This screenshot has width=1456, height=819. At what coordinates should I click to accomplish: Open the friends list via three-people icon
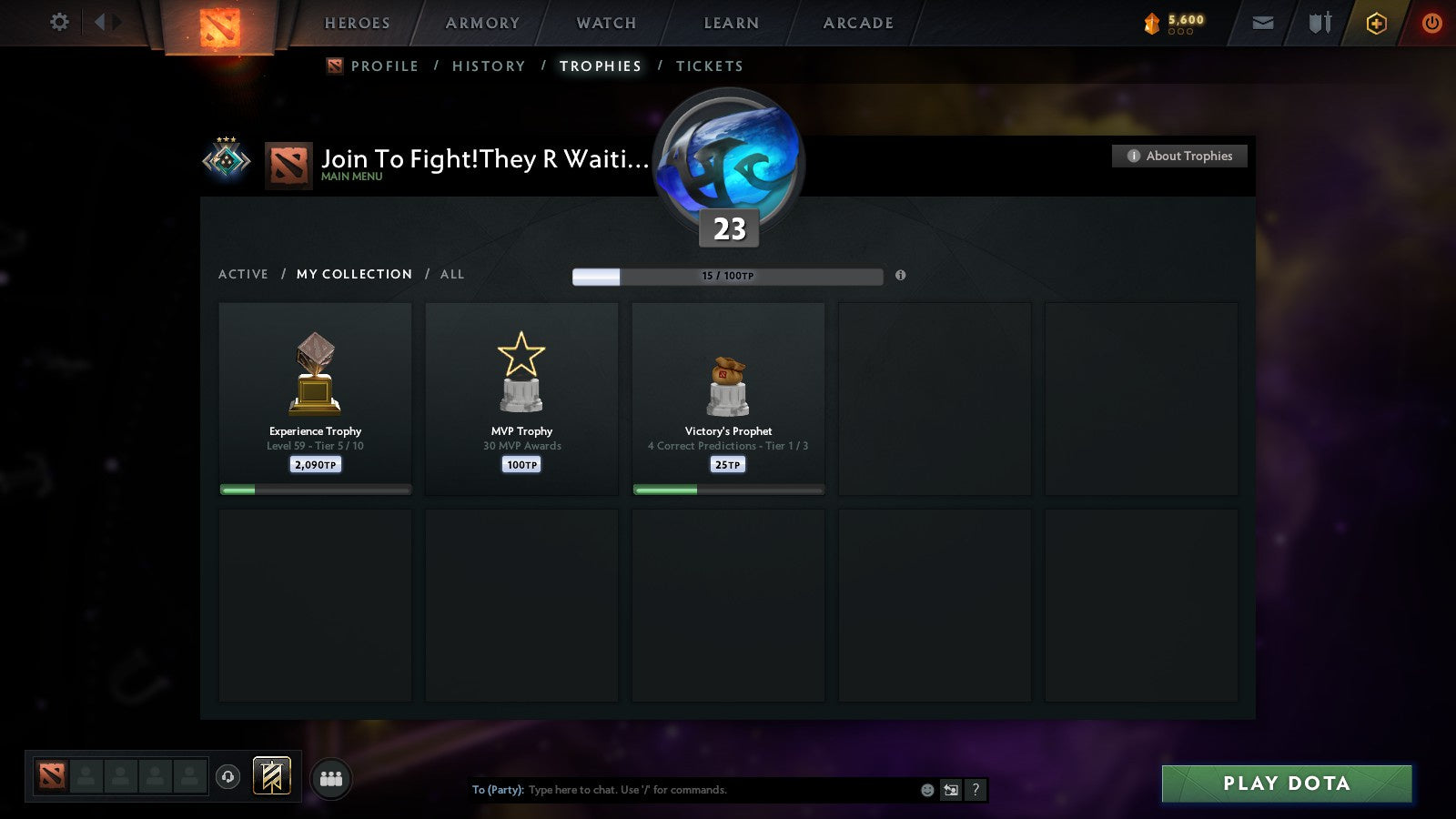tap(331, 776)
